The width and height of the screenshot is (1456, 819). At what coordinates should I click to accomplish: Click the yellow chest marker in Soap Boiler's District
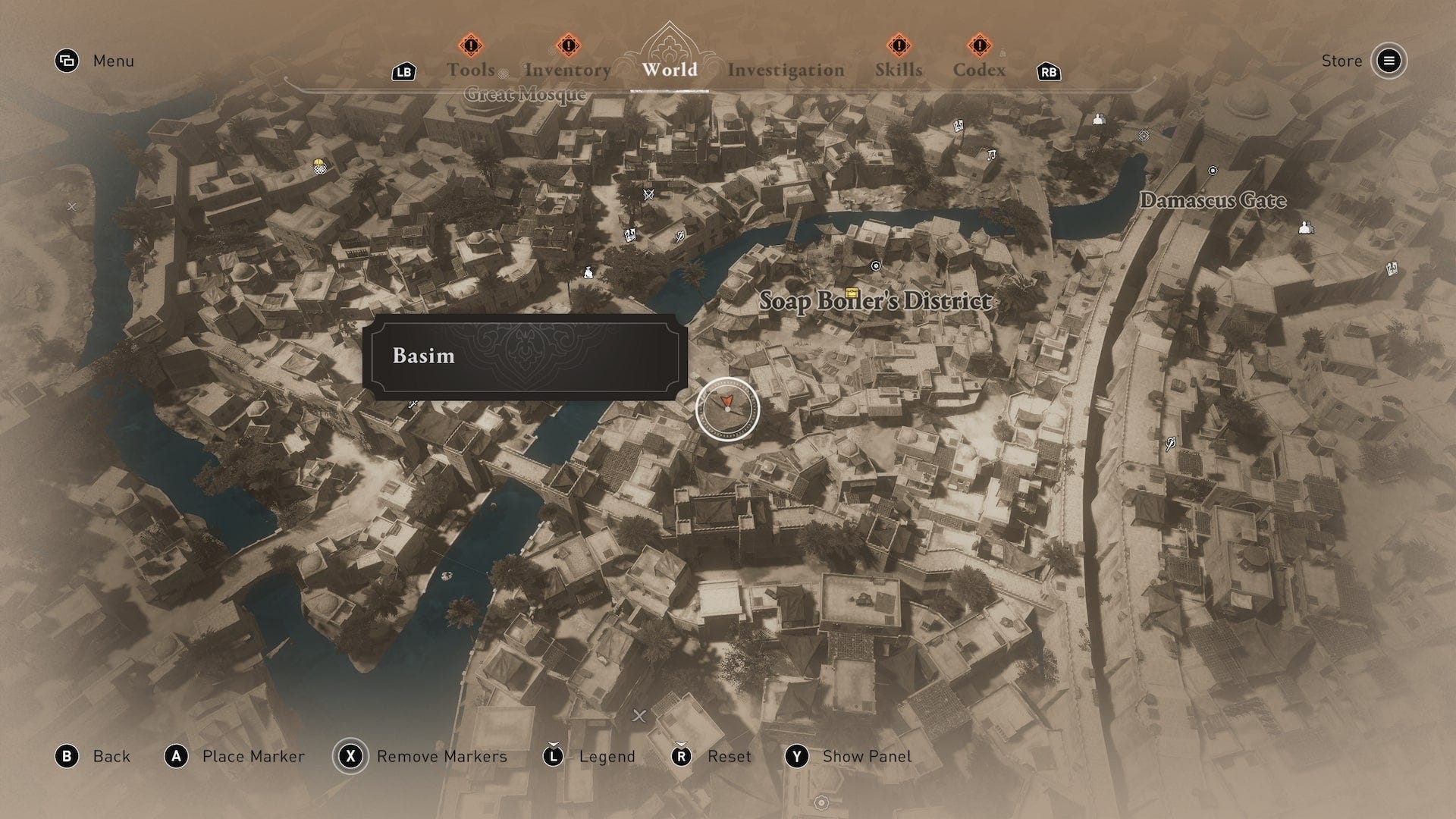tap(852, 293)
